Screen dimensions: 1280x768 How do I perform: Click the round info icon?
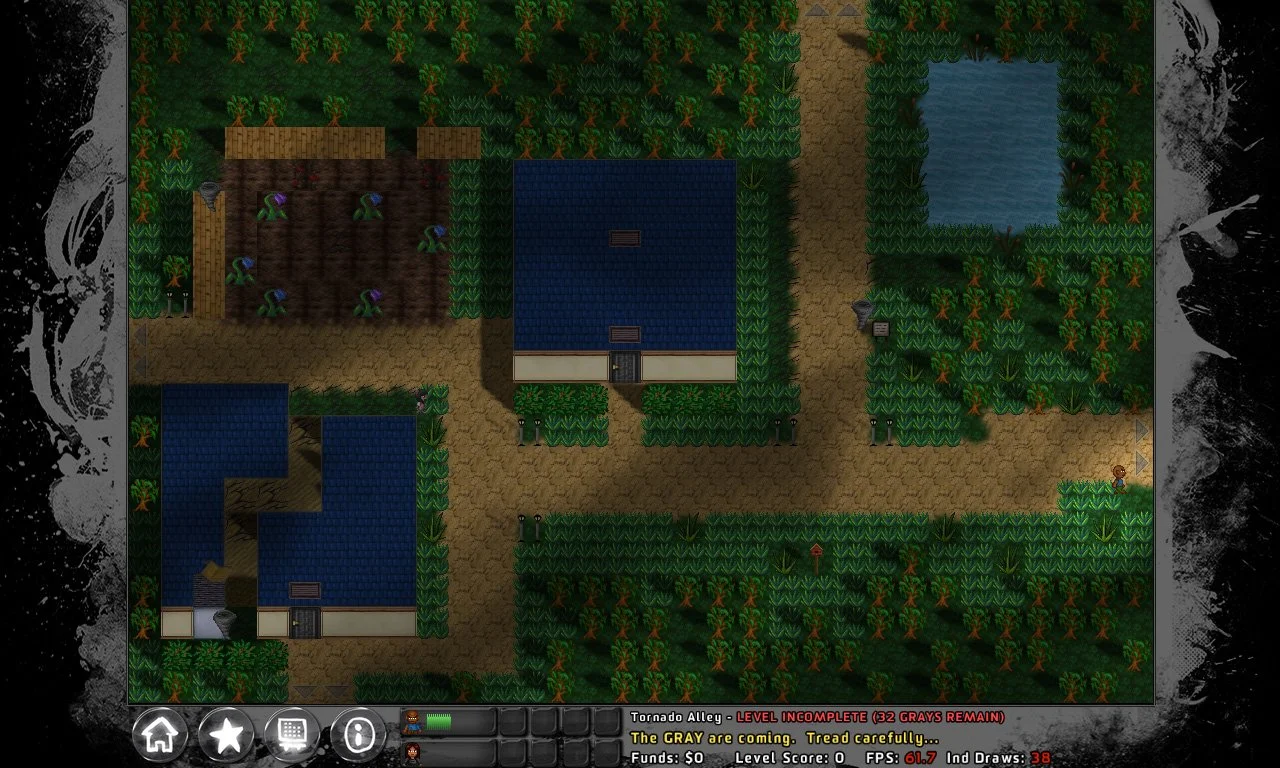[x=357, y=734]
